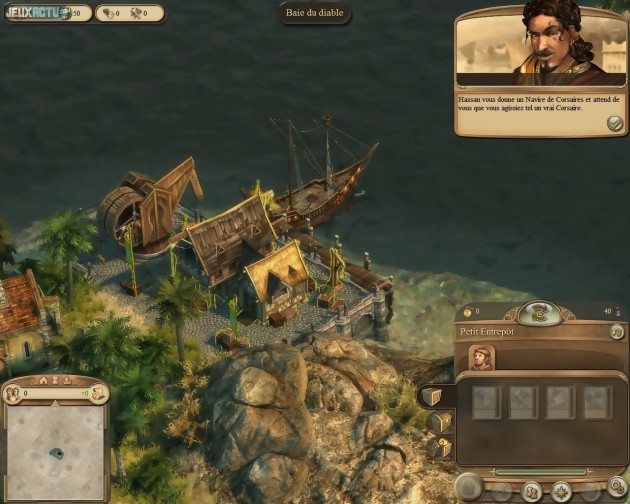
Task: Confirm Hassan's message with the green checkmark
Action: pyautogui.click(x=614, y=123)
